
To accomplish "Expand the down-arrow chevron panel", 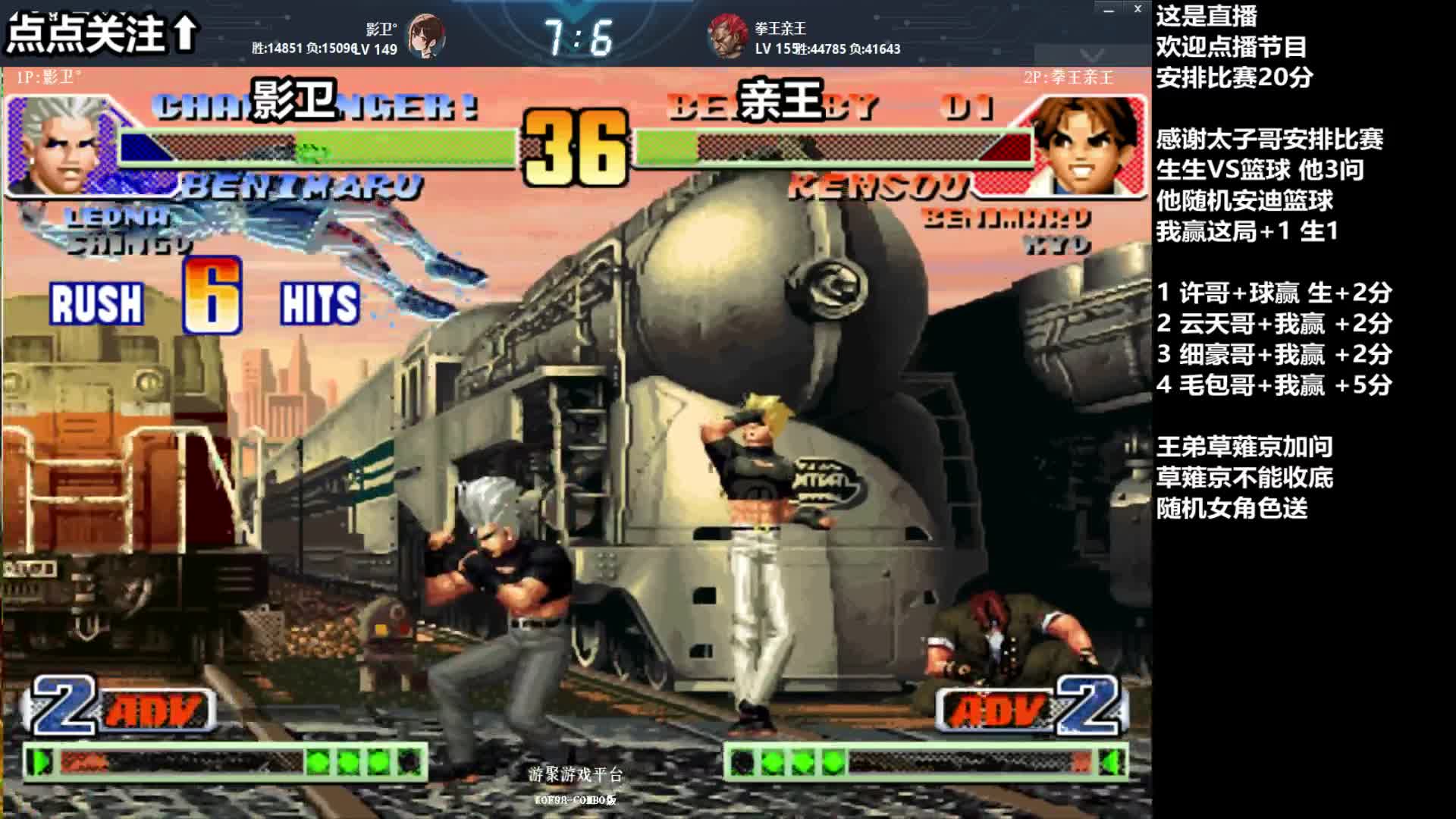I will [1092, 55].
